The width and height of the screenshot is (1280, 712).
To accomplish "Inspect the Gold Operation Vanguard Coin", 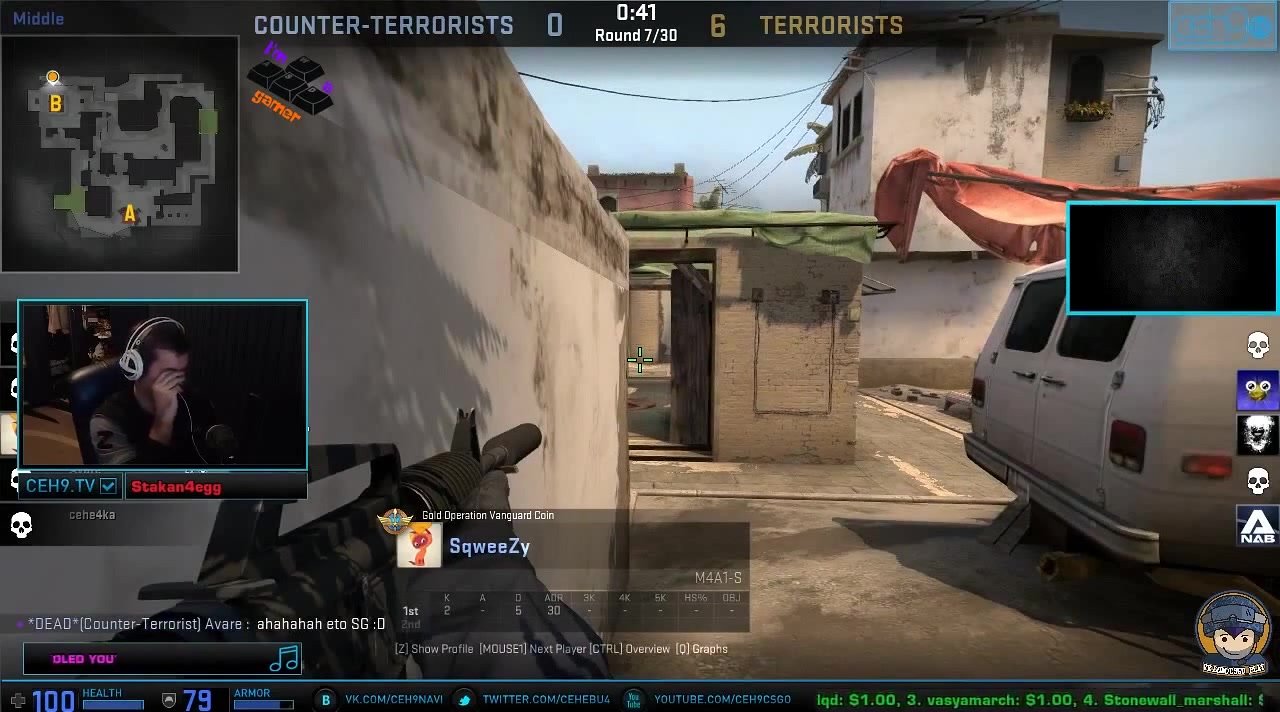I will click(x=396, y=520).
